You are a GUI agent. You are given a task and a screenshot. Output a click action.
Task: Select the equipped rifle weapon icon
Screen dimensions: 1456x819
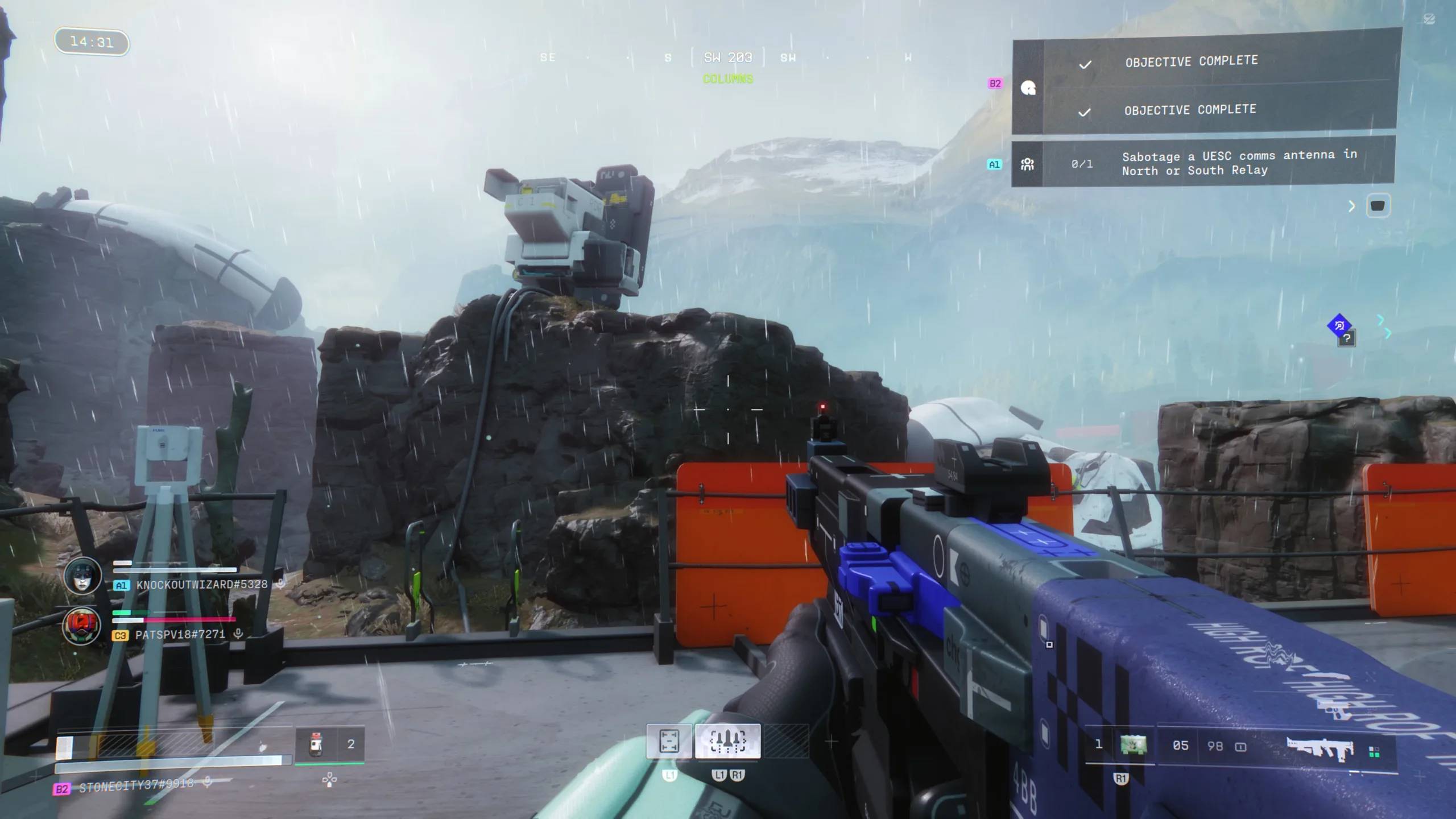pos(1321,747)
